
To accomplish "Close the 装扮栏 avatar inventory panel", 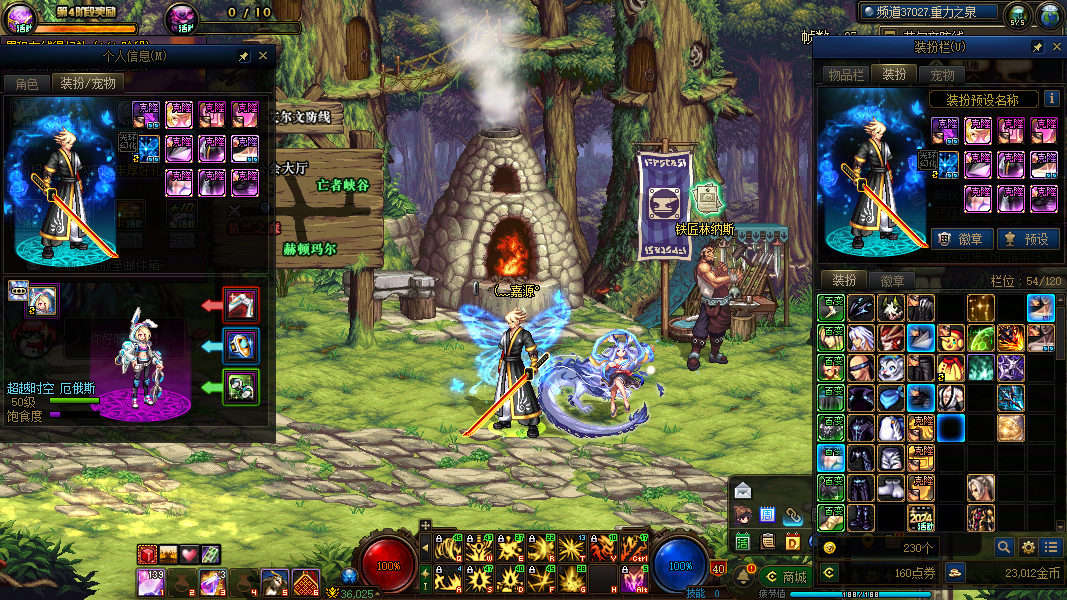I will tap(1055, 47).
